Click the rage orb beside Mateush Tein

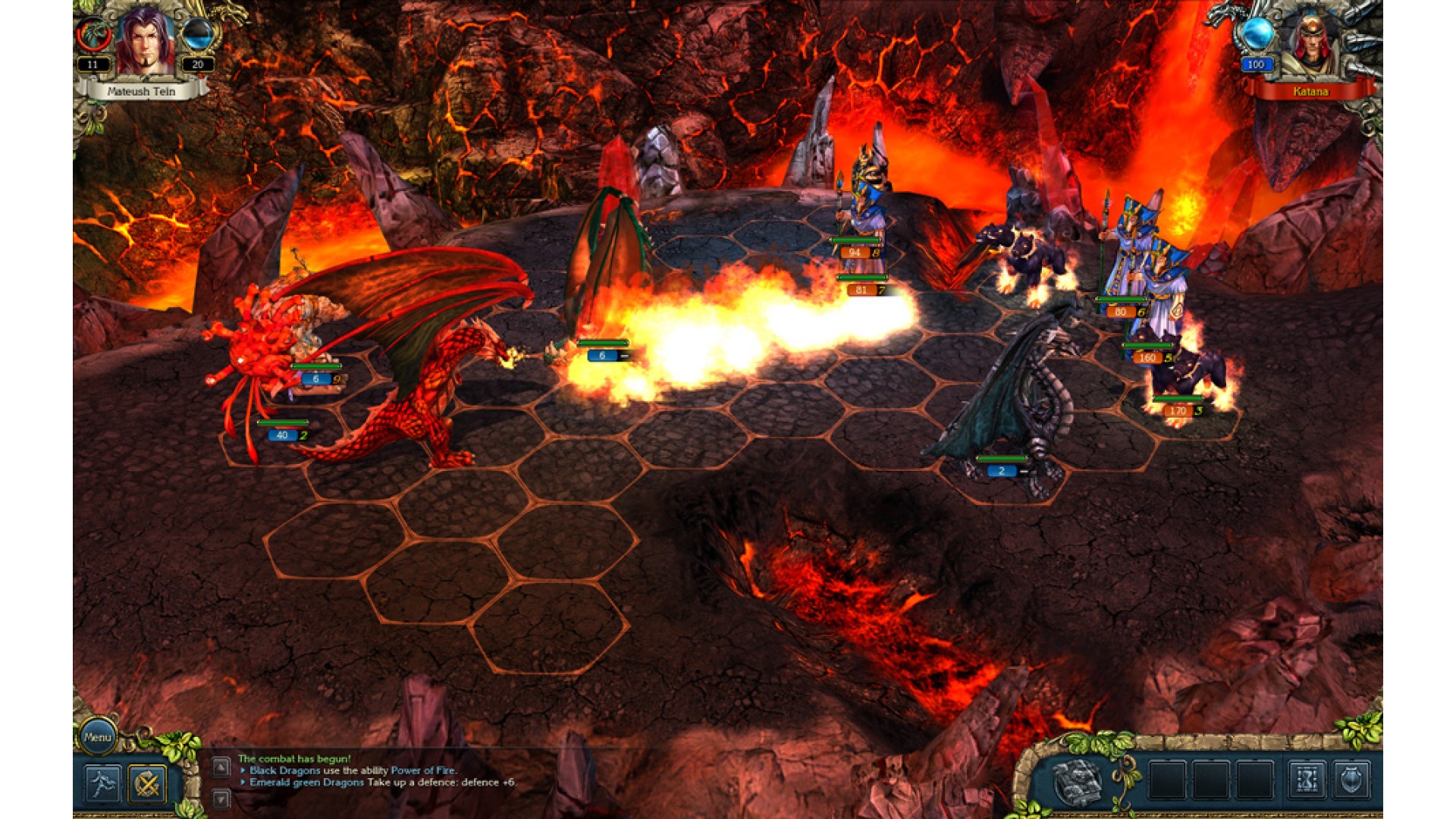[x=94, y=36]
